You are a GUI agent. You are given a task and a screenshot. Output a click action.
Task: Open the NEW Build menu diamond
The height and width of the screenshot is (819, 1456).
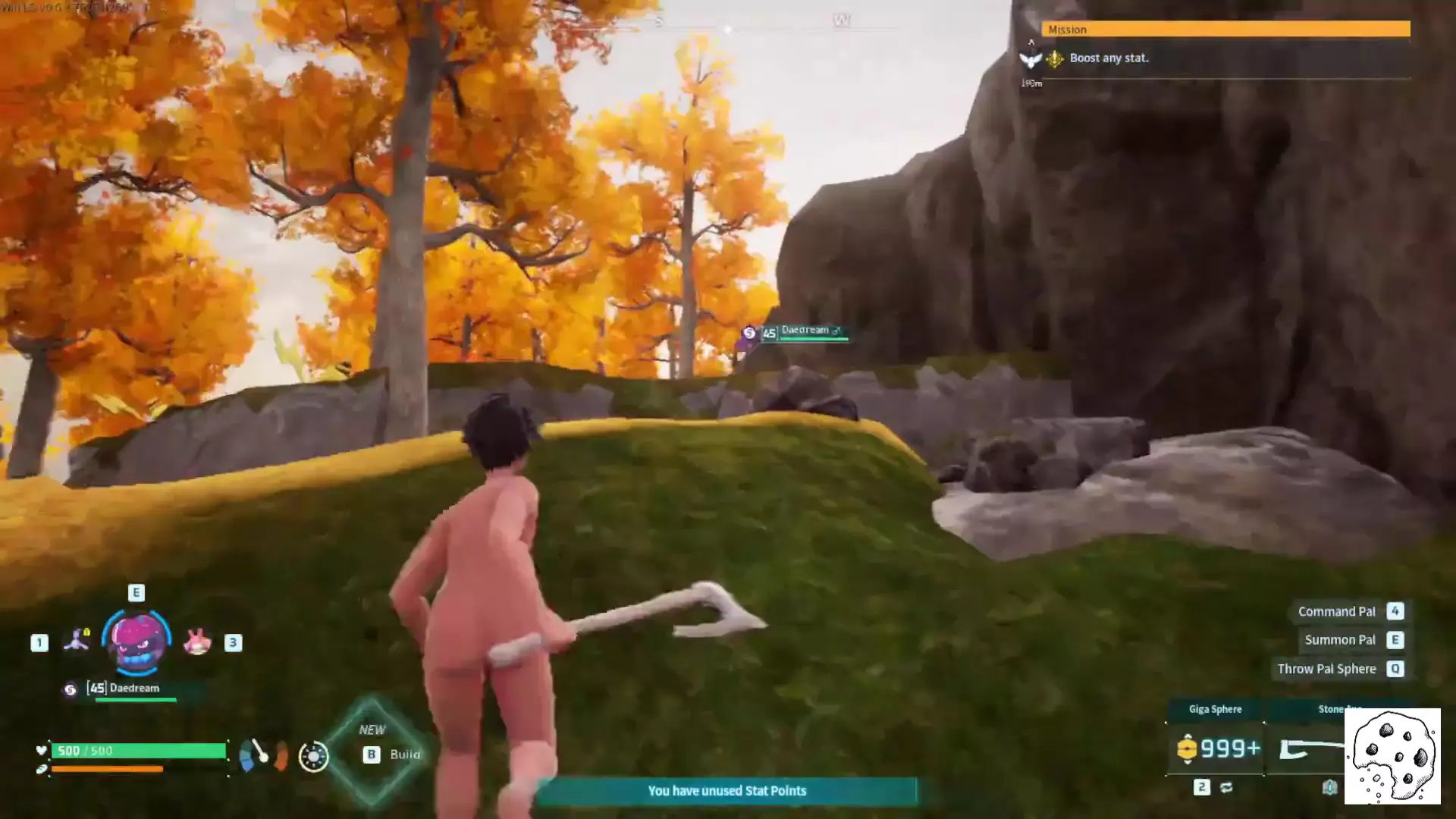click(x=372, y=750)
